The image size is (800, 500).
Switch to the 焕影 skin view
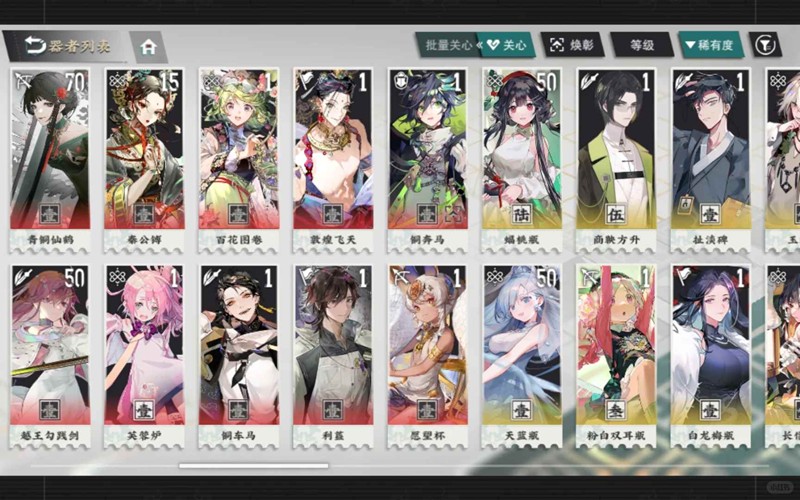pyautogui.click(x=573, y=45)
